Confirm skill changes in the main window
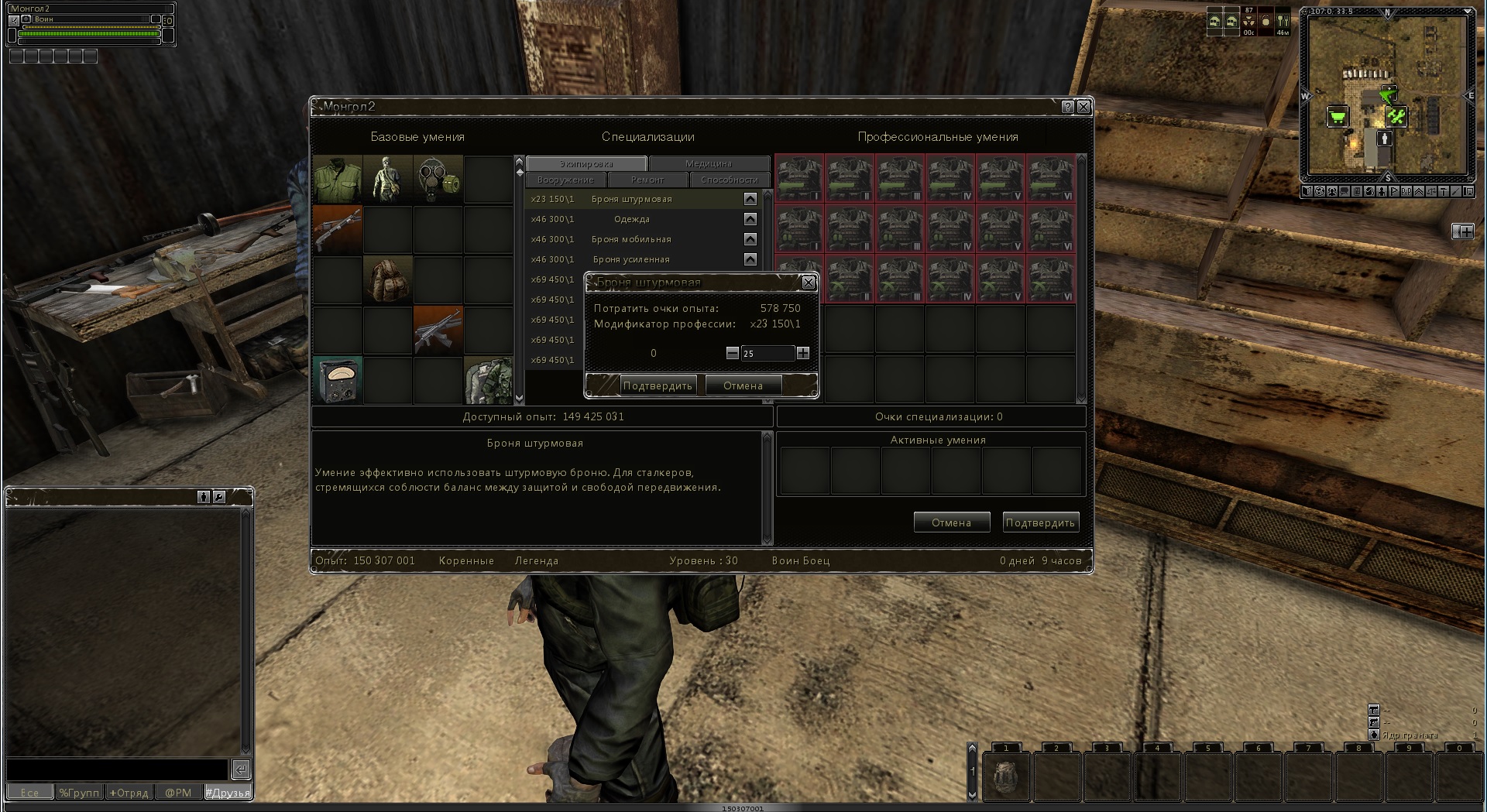The image size is (1487, 812). click(x=1040, y=522)
